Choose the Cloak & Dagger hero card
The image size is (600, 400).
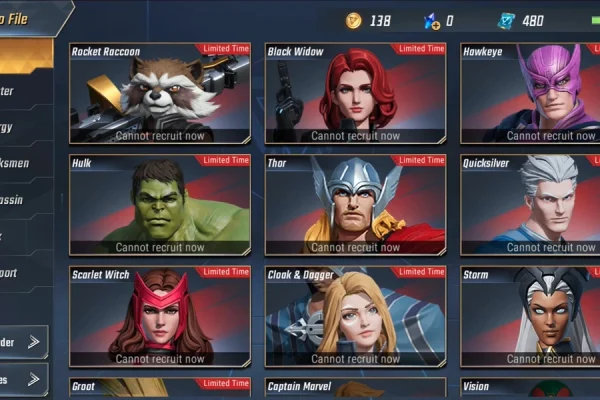click(x=355, y=316)
